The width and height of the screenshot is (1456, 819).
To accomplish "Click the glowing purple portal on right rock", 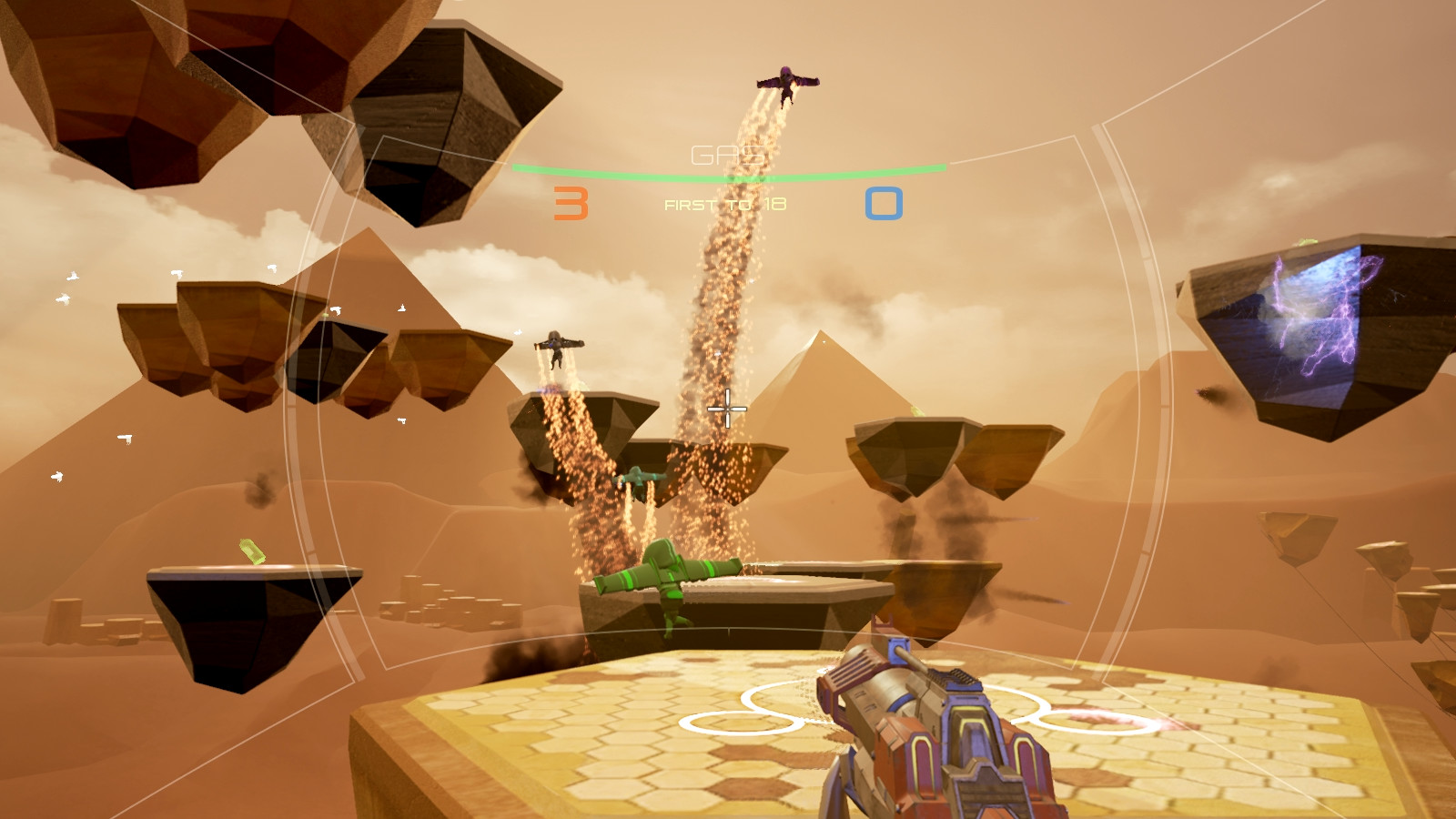I will pyautogui.click(x=1310, y=318).
